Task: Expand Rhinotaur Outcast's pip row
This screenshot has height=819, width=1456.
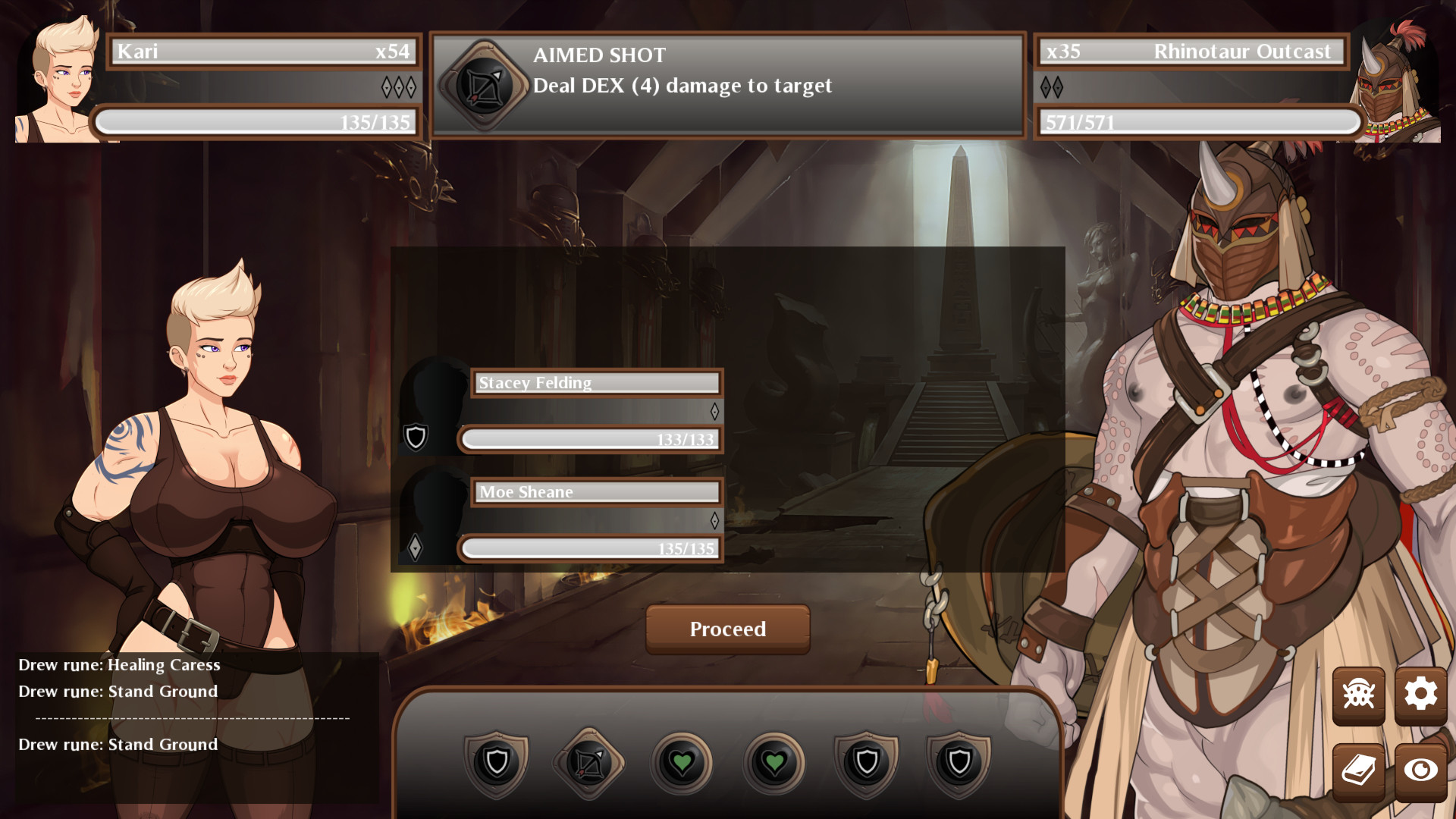Action: 1053,86
